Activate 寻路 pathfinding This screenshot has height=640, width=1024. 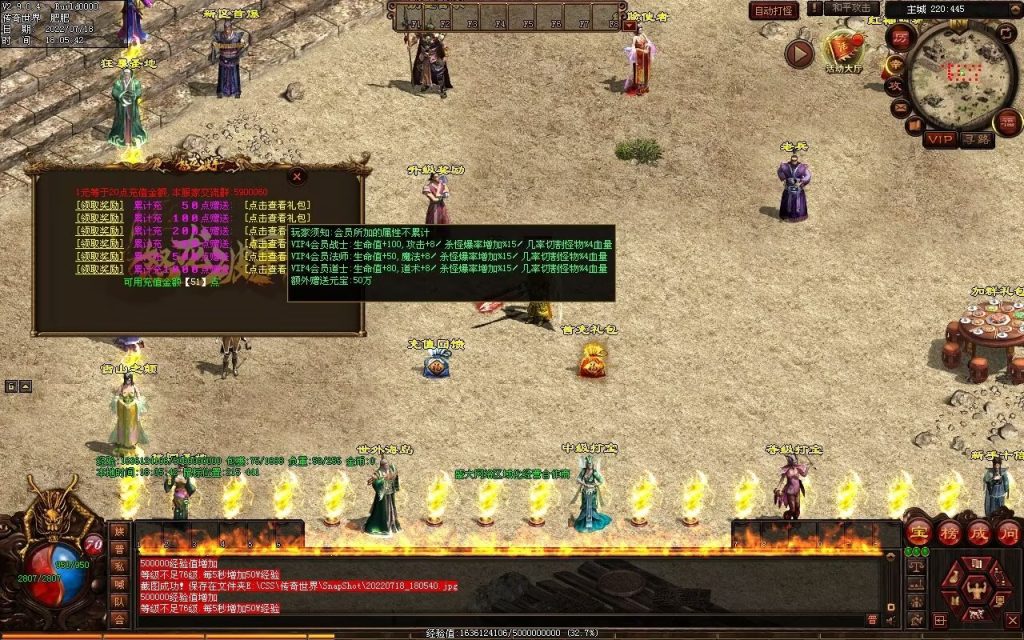(x=977, y=139)
